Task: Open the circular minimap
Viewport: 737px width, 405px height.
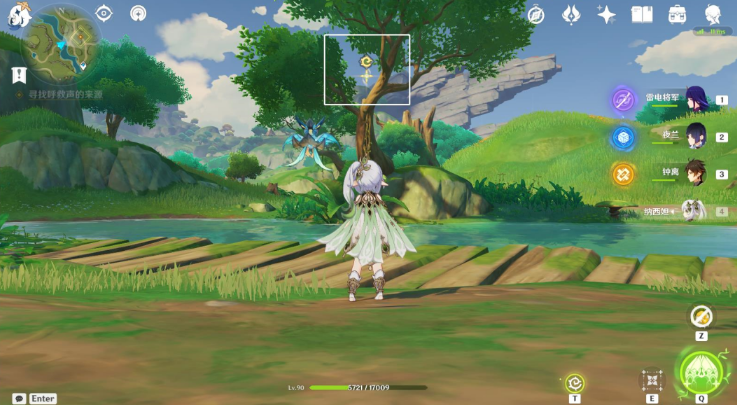Action: 55,45
